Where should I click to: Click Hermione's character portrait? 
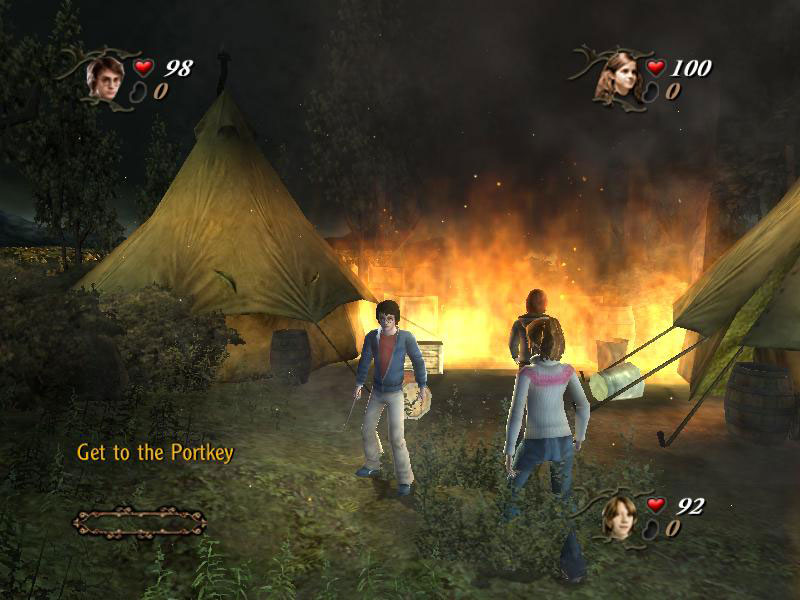616,75
